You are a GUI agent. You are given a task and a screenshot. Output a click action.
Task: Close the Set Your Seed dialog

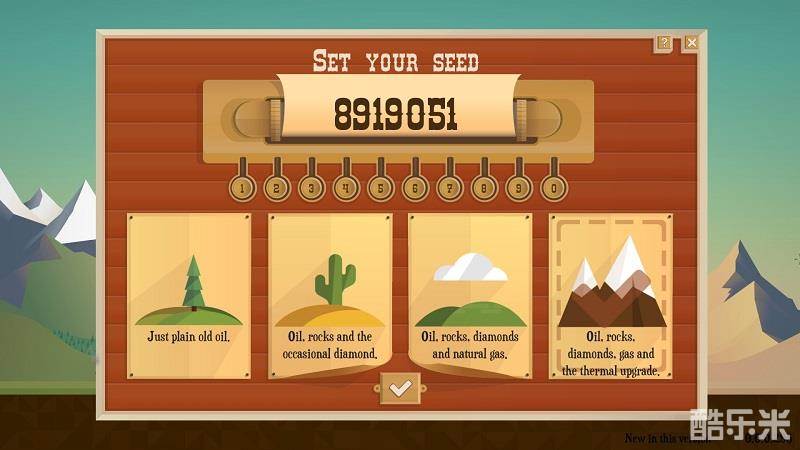(x=691, y=43)
